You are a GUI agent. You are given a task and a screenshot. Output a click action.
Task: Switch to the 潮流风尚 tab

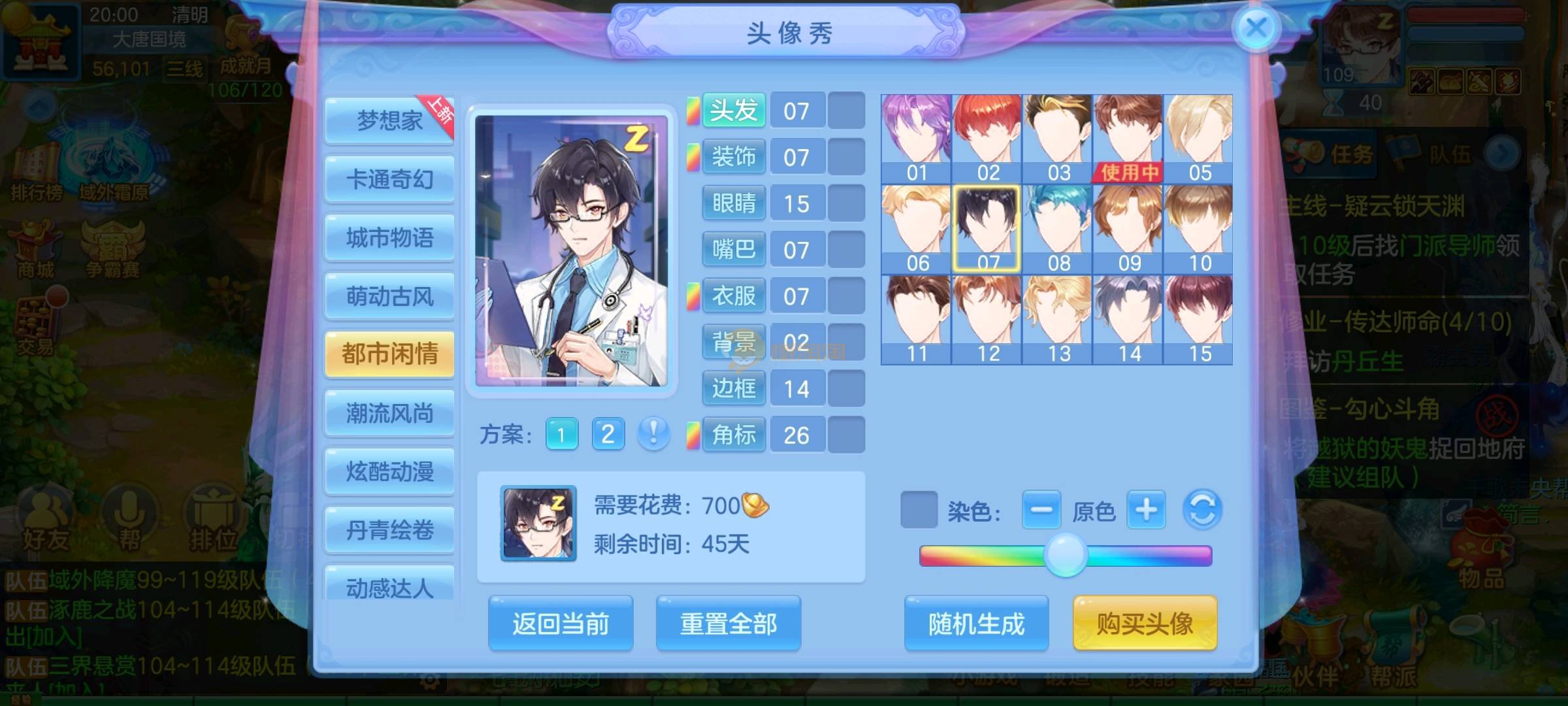[389, 413]
